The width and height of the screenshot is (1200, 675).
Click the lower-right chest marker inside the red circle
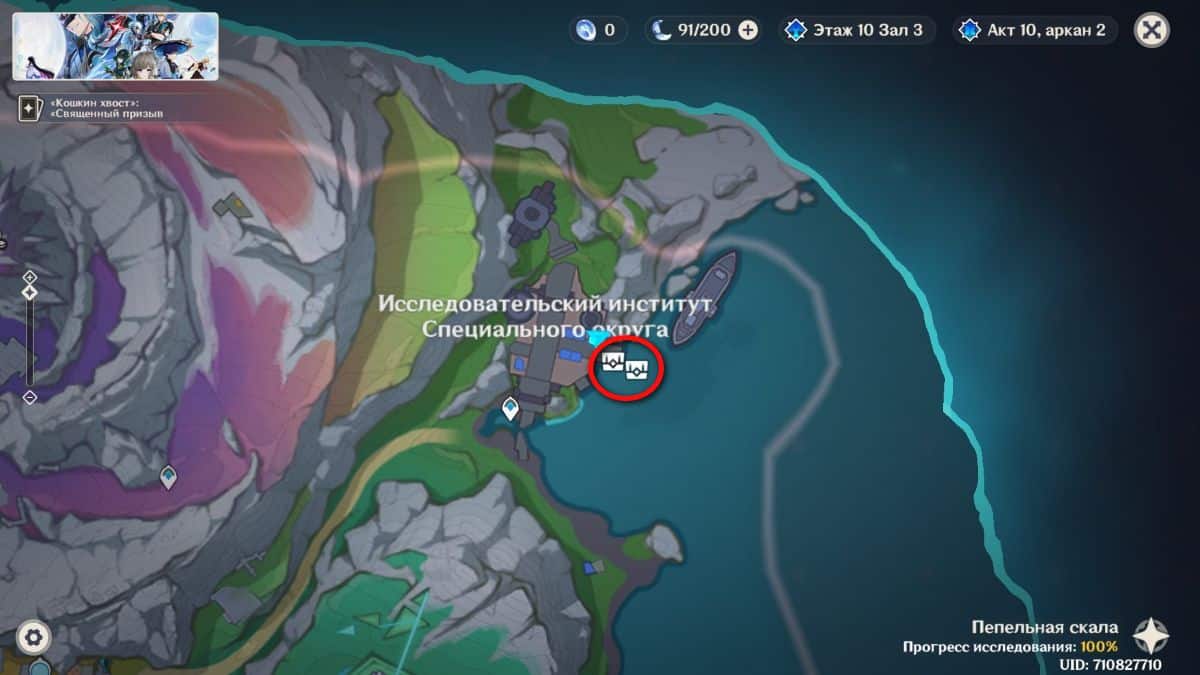click(638, 373)
